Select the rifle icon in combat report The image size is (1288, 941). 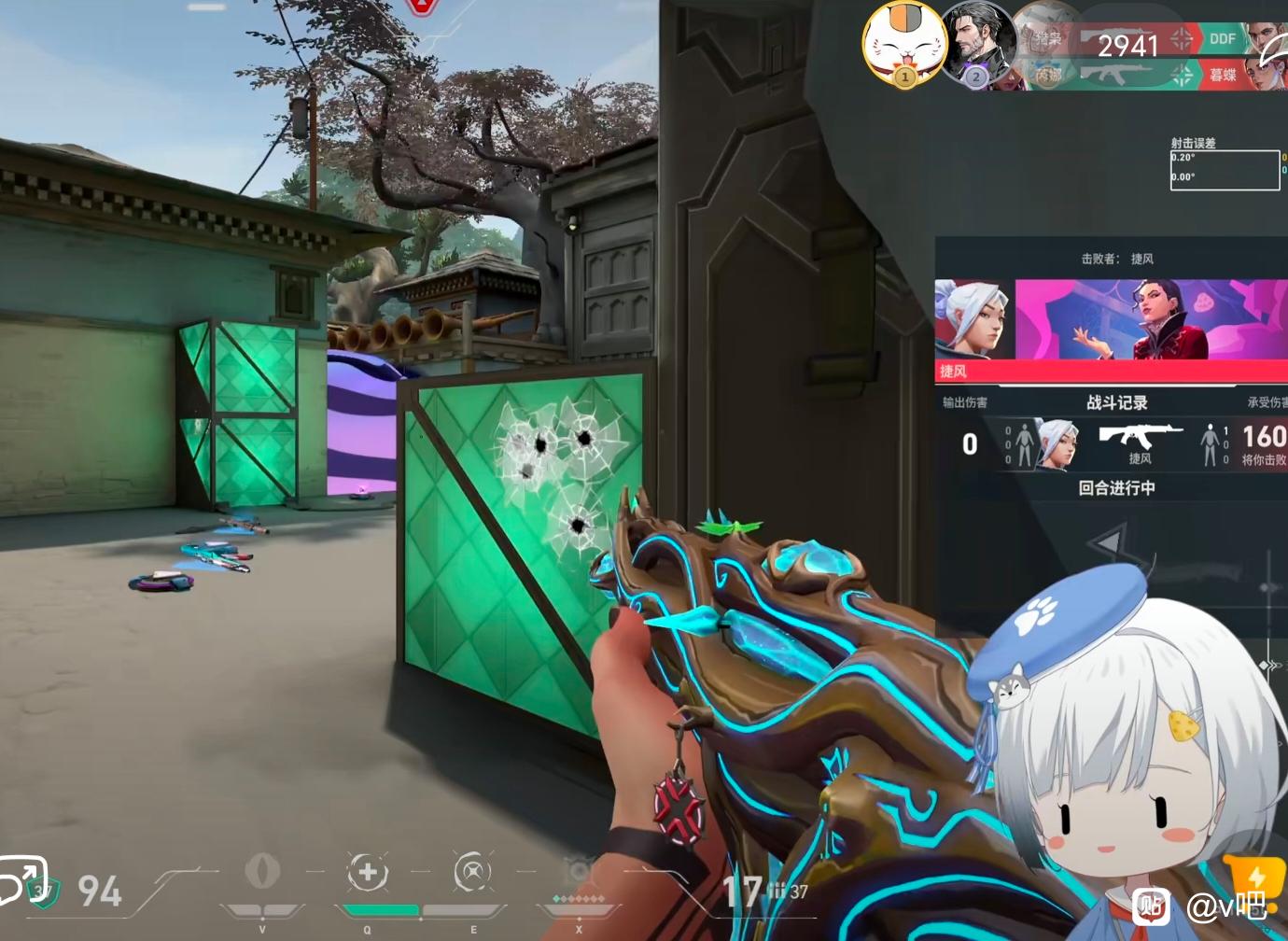[1140, 436]
